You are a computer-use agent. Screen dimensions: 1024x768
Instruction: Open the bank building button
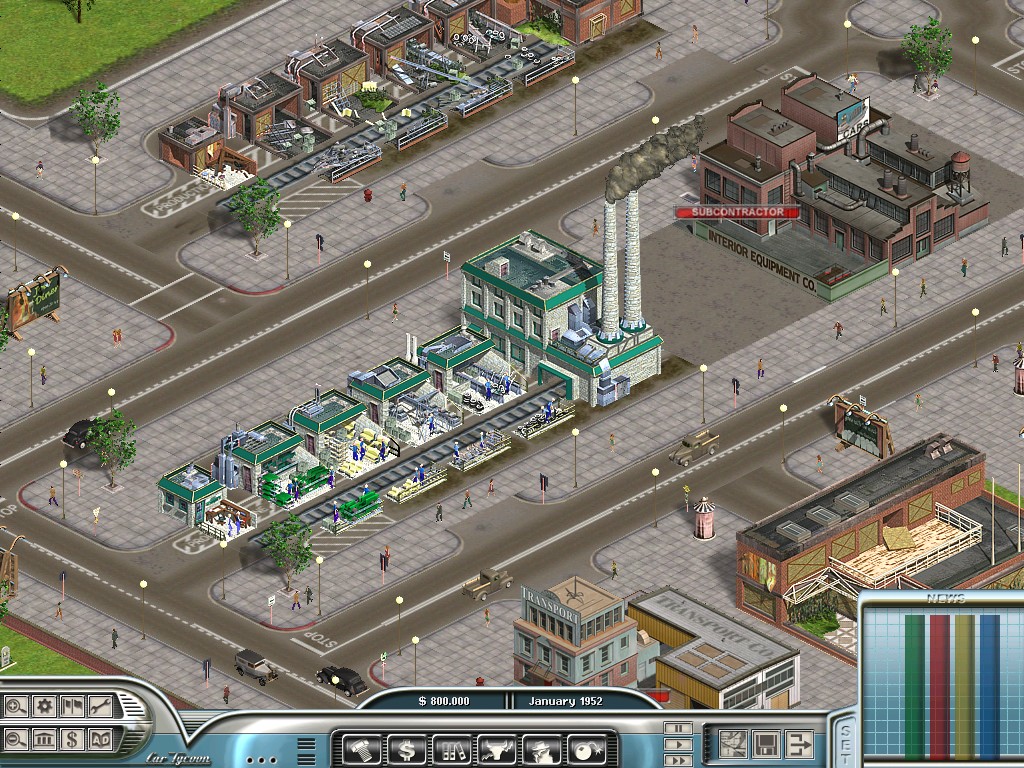click(x=44, y=740)
